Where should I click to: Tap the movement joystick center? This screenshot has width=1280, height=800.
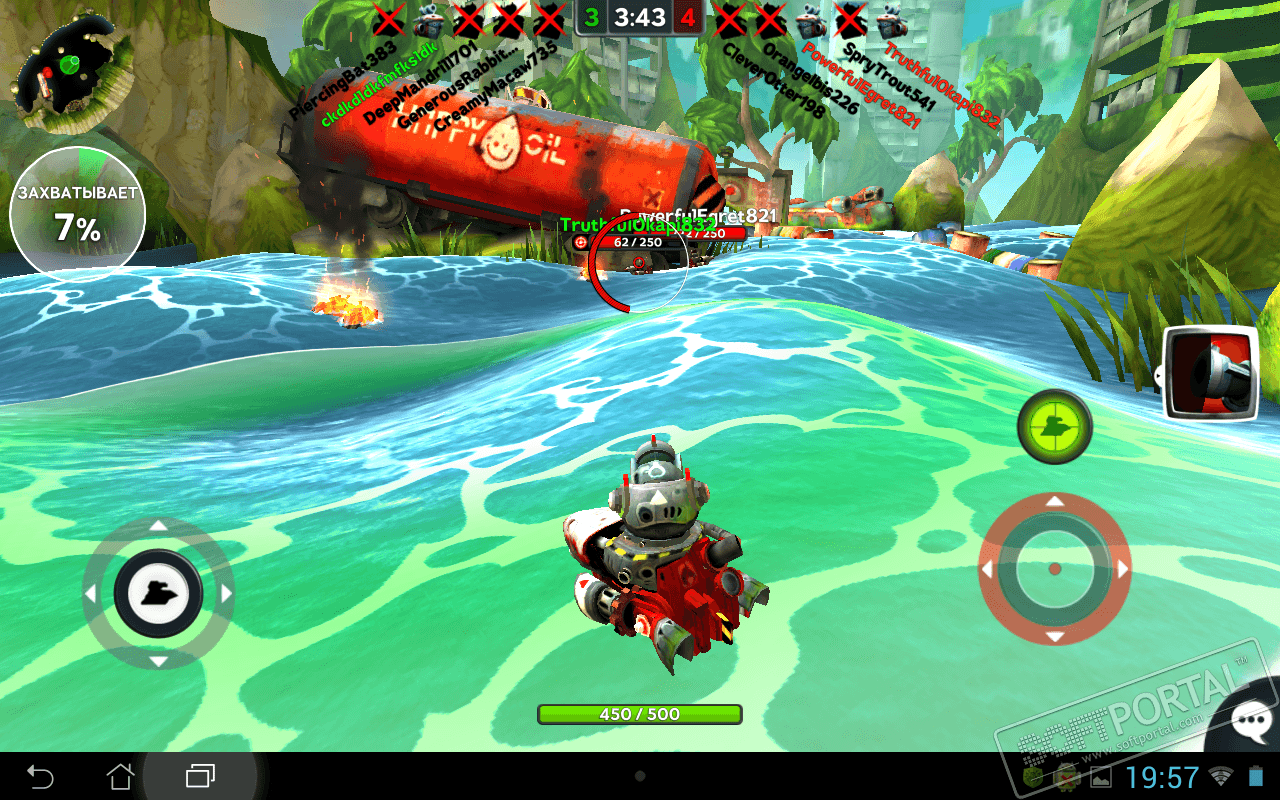158,594
